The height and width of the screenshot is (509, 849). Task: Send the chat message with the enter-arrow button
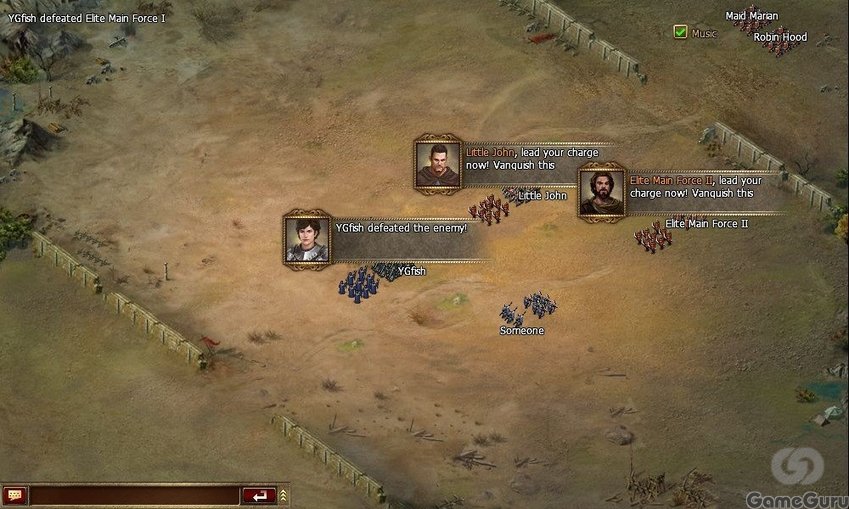coord(259,495)
